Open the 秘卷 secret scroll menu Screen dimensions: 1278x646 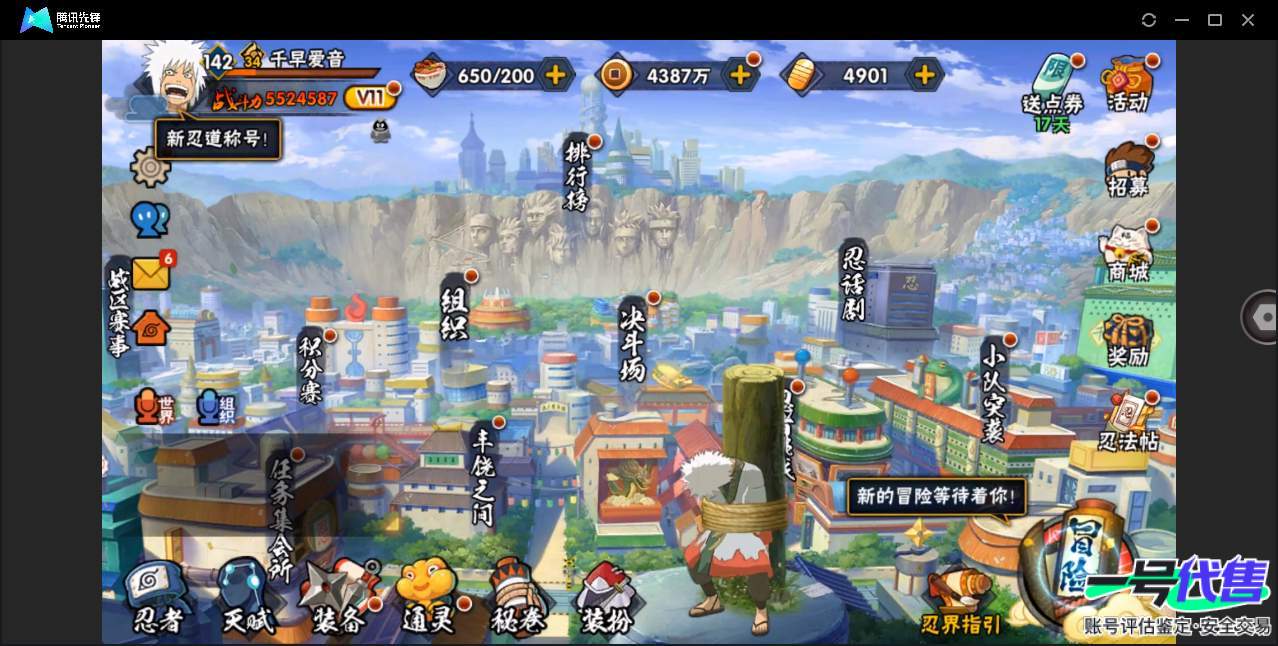(518, 600)
